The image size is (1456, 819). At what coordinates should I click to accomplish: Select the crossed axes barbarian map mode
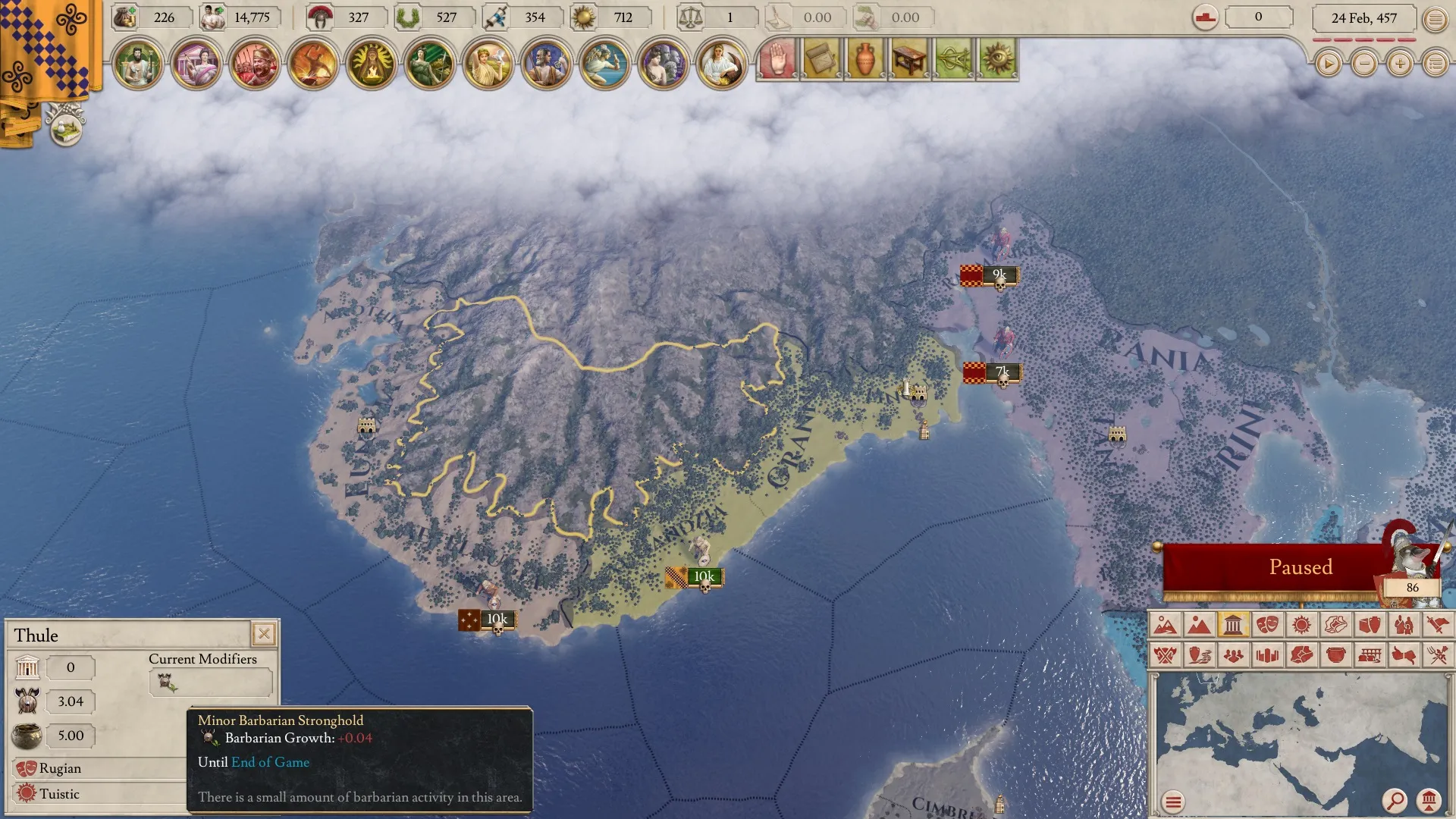tap(1166, 654)
